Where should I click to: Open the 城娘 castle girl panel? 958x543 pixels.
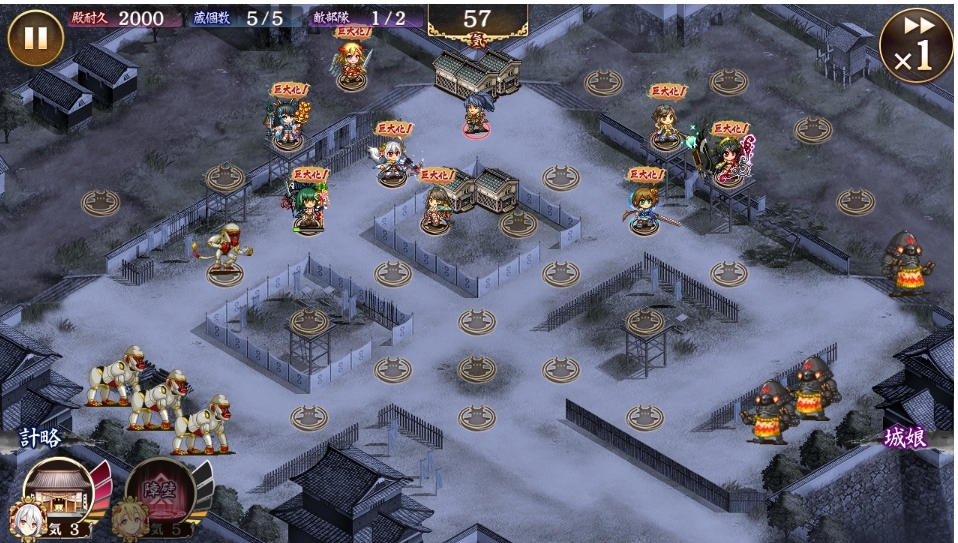pos(905,438)
